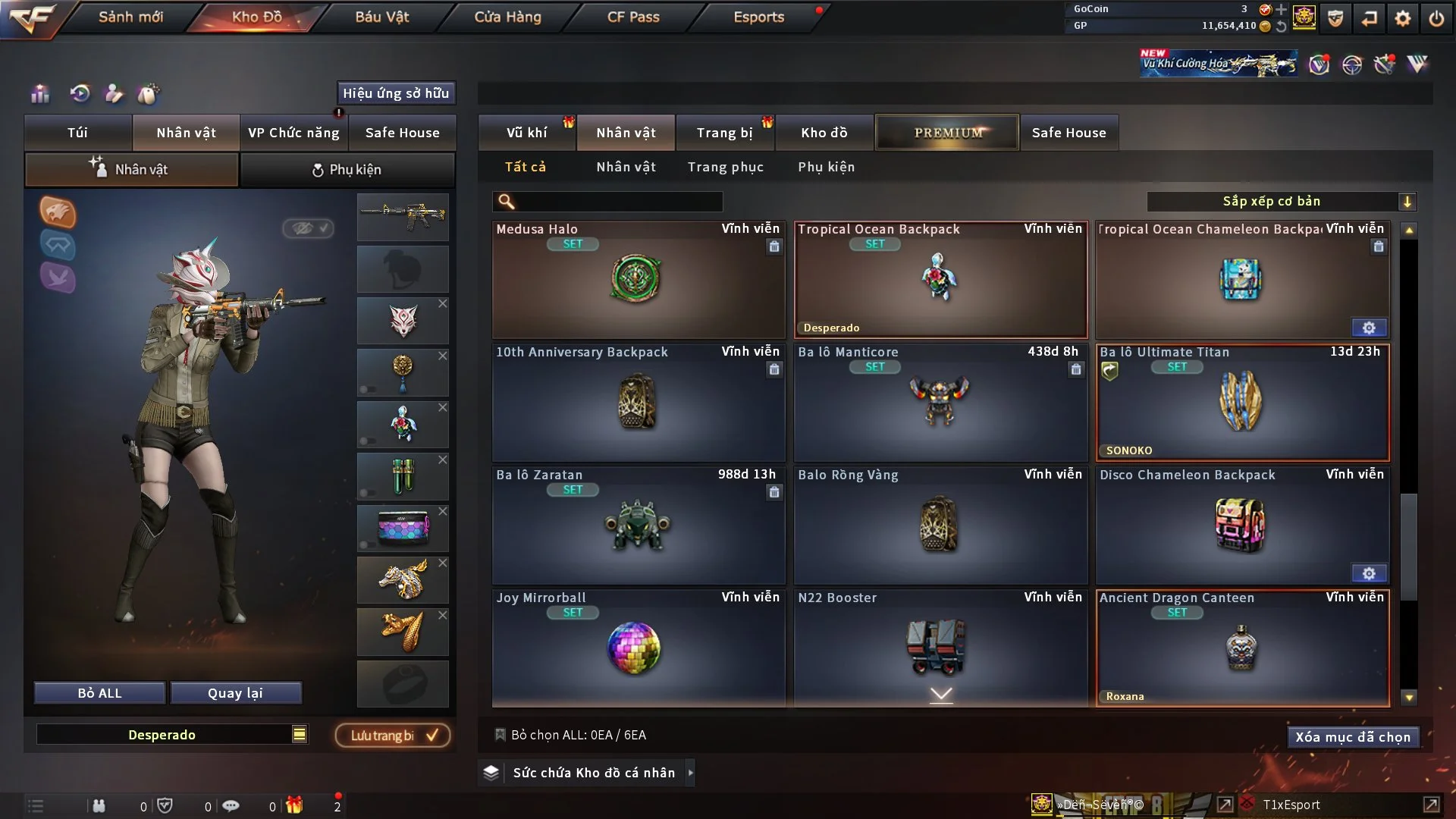Click the Bỏ ALL button
This screenshot has height=819, width=1456.
[99, 693]
